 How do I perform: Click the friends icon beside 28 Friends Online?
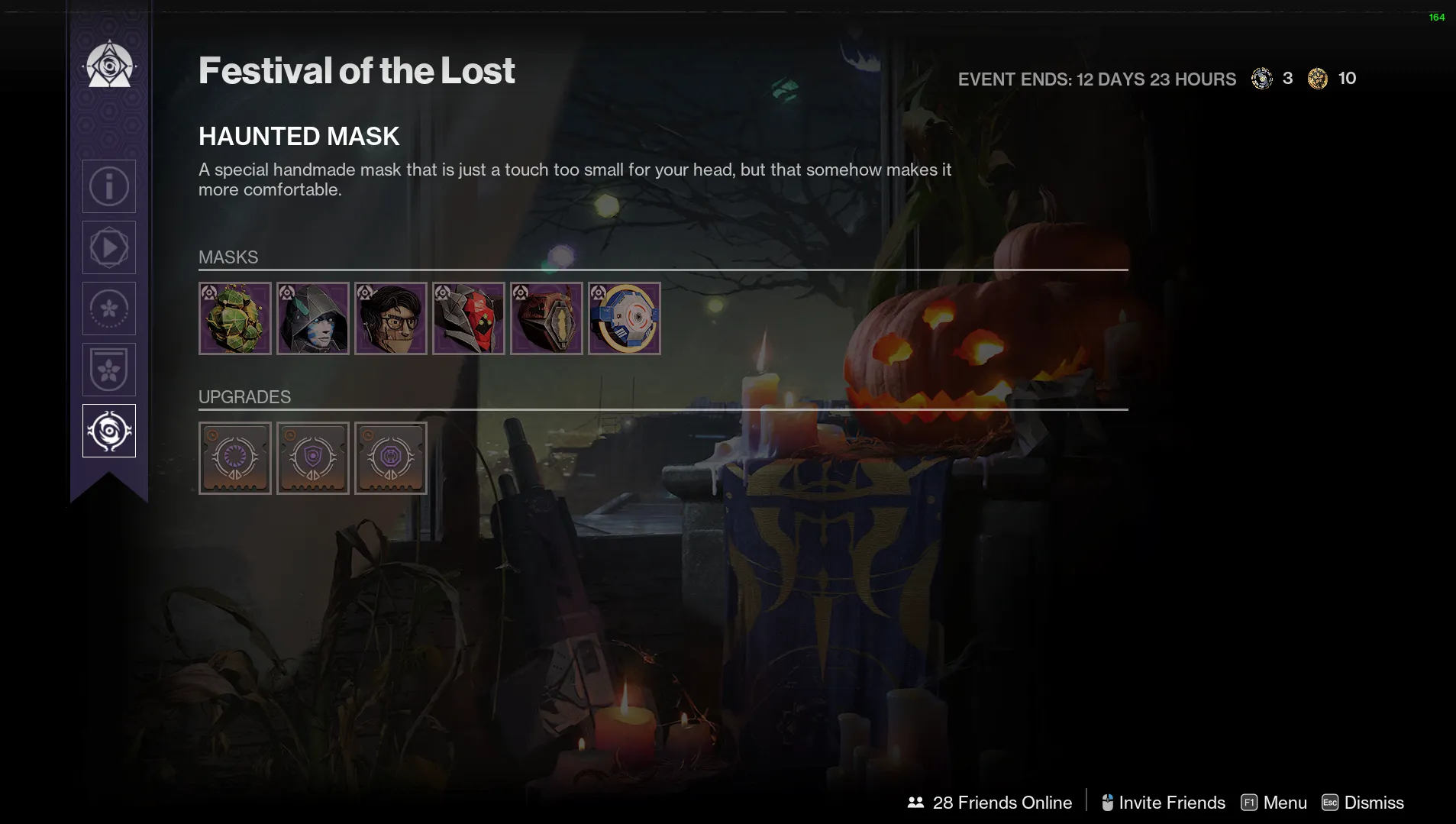(x=915, y=802)
